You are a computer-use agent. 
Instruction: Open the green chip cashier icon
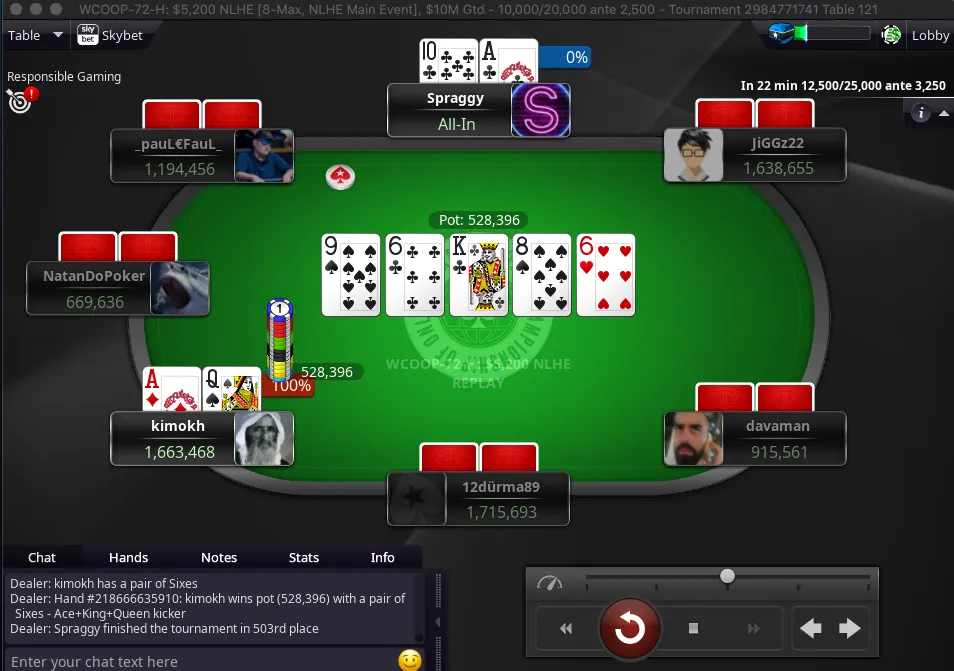pos(891,35)
